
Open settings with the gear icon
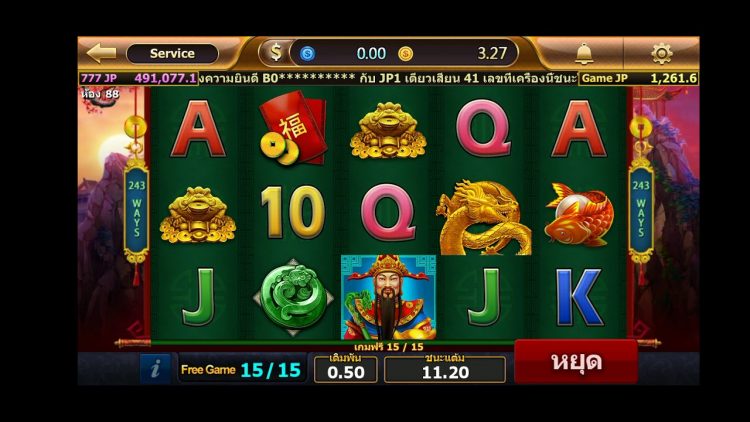(661, 53)
